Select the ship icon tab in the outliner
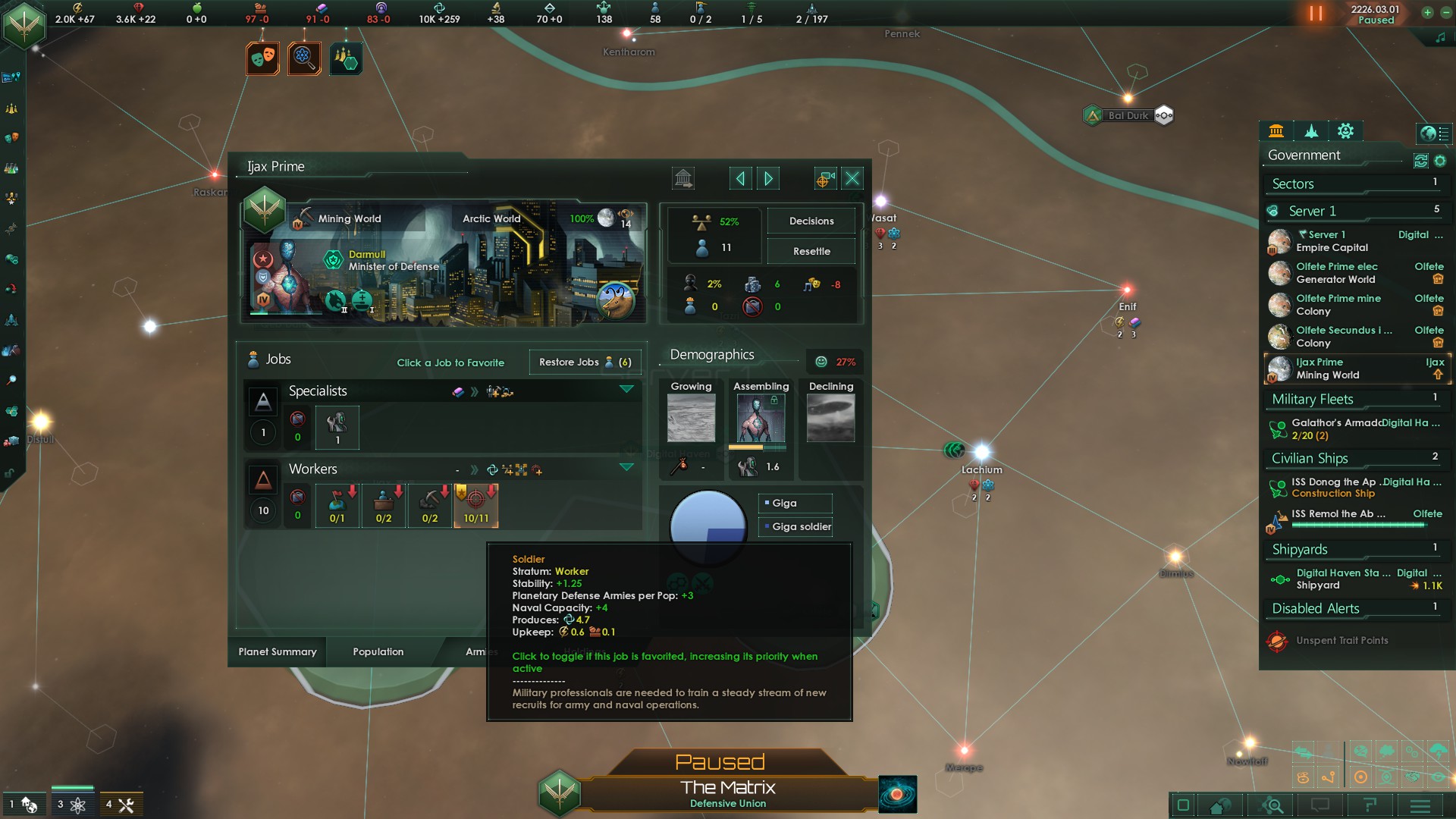Image resolution: width=1456 pixels, height=819 pixels. pyautogui.click(x=1311, y=131)
